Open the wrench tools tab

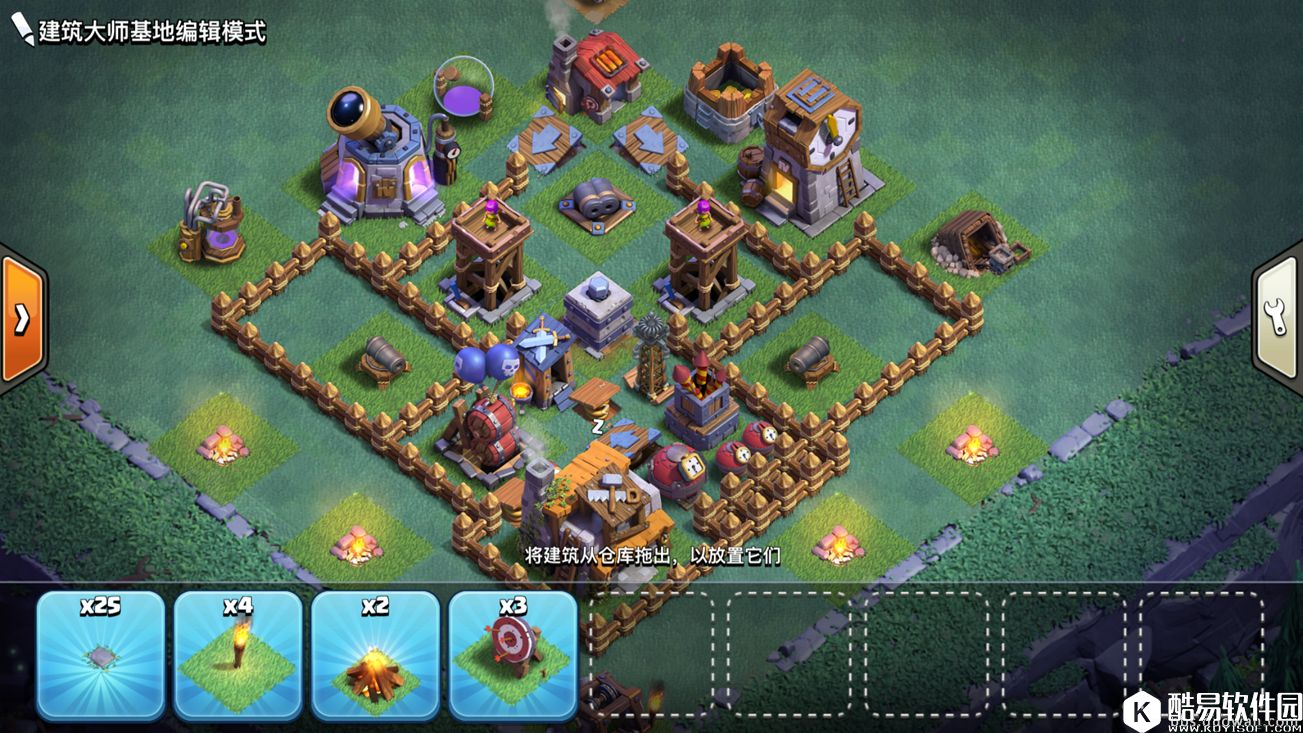[x=1278, y=319]
